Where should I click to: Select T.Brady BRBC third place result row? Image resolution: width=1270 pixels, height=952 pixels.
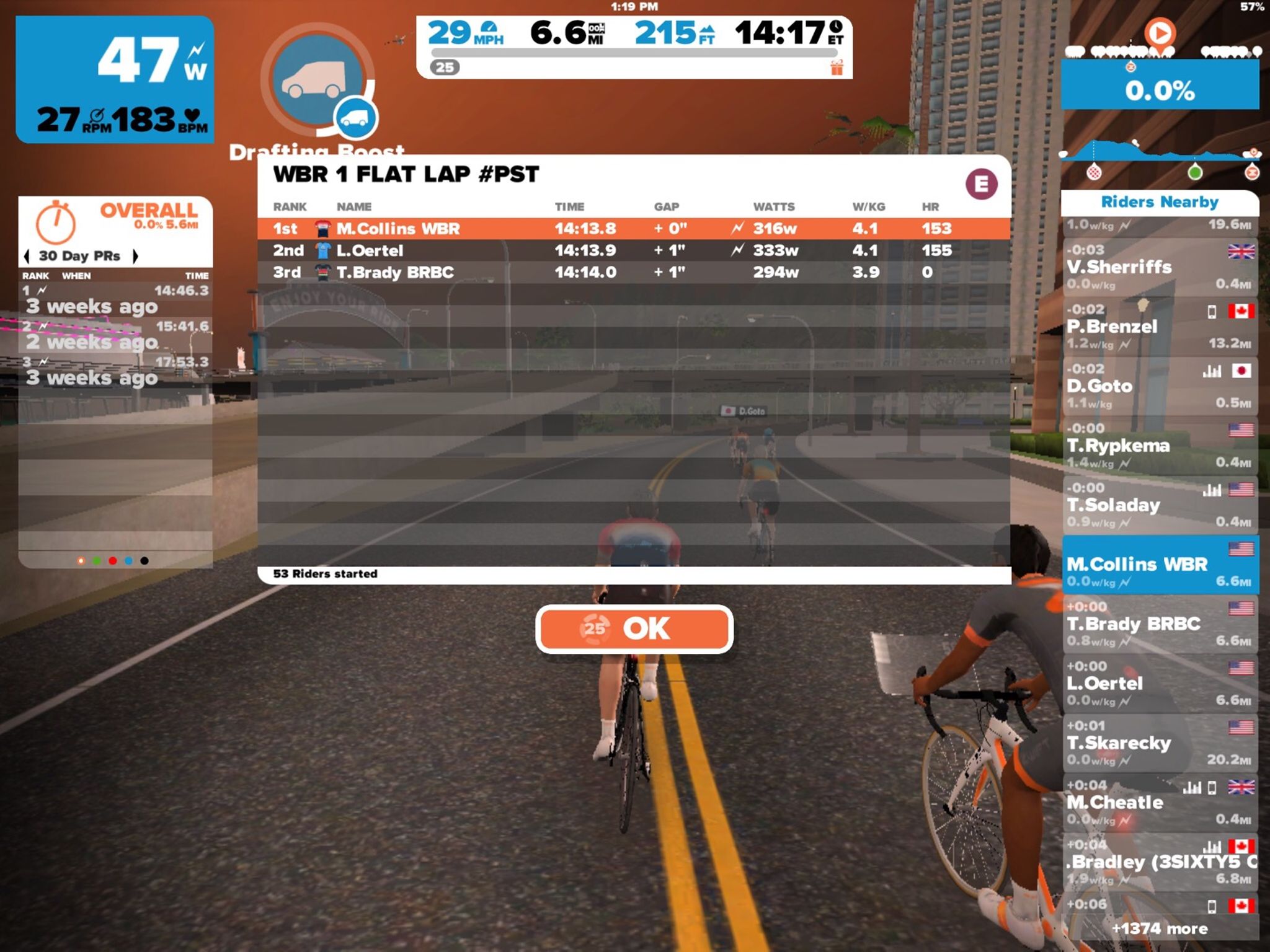[x=634, y=272]
